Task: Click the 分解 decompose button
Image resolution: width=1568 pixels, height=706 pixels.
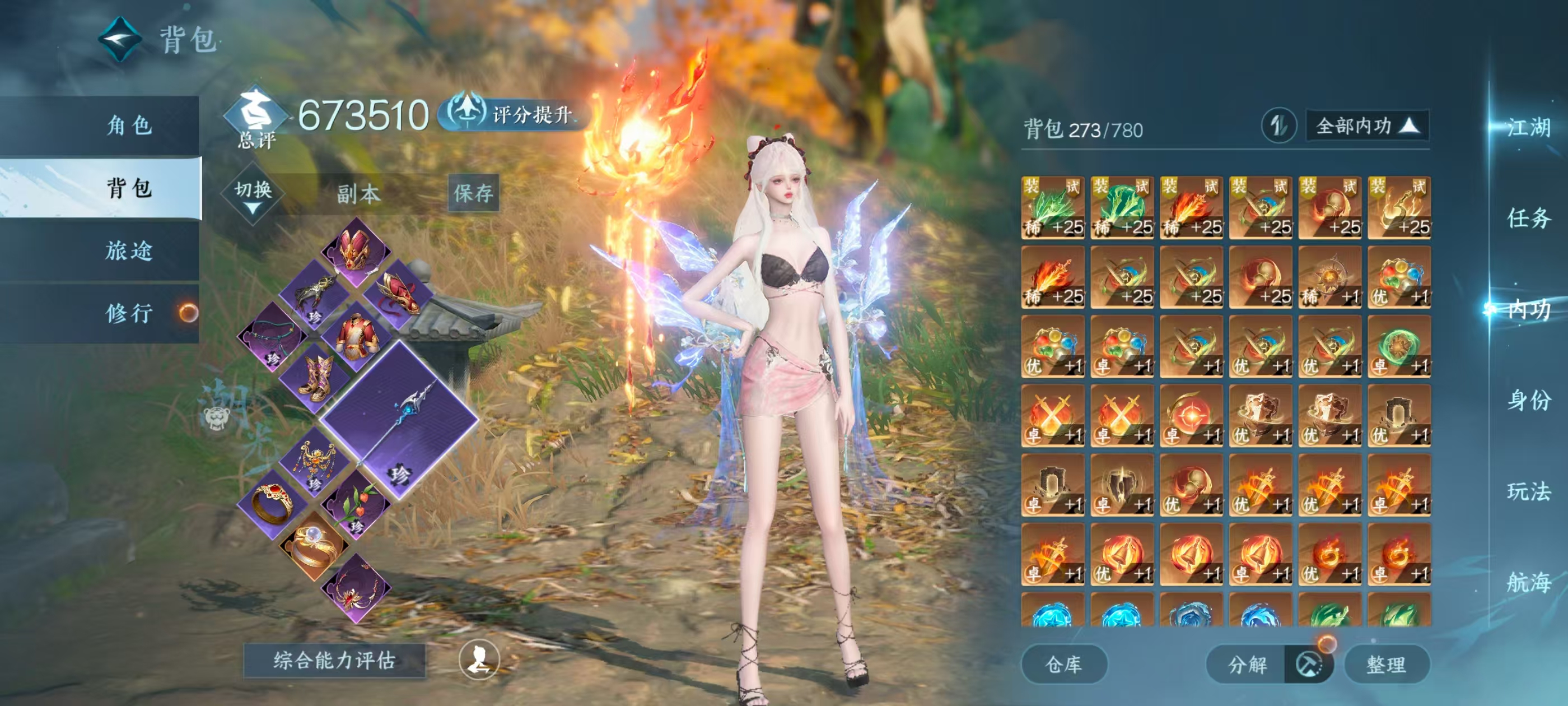Action: pyautogui.click(x=1247, y=664)
